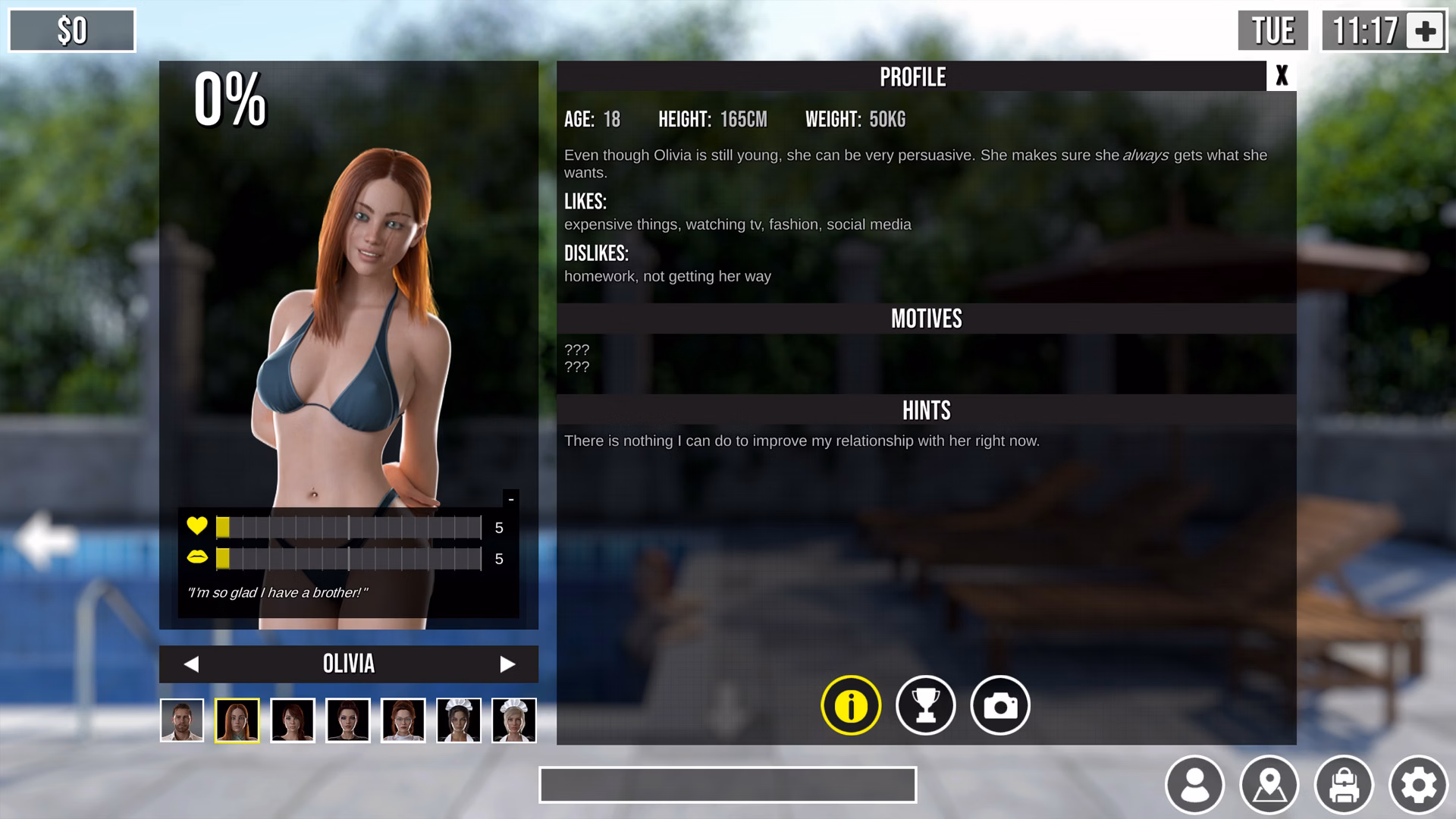Open the info panel with the yellow i icon
1456x819 pixels.
tap(849, 704)
